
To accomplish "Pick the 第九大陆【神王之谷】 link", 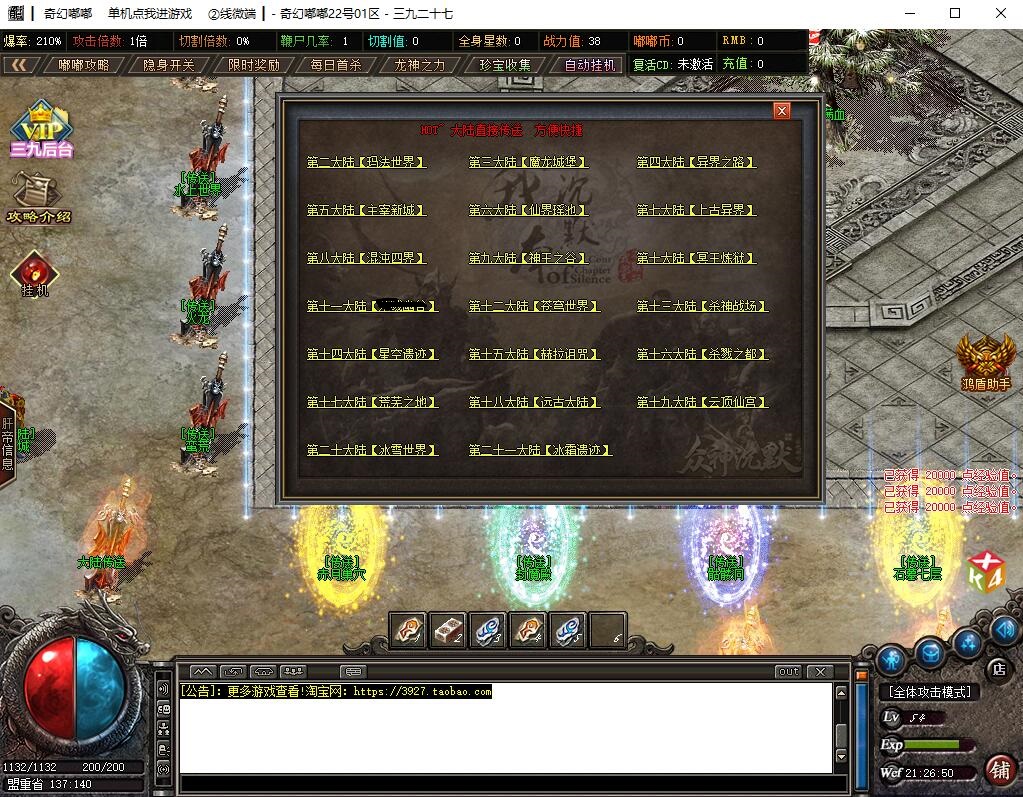I will [x=528, y=258].
